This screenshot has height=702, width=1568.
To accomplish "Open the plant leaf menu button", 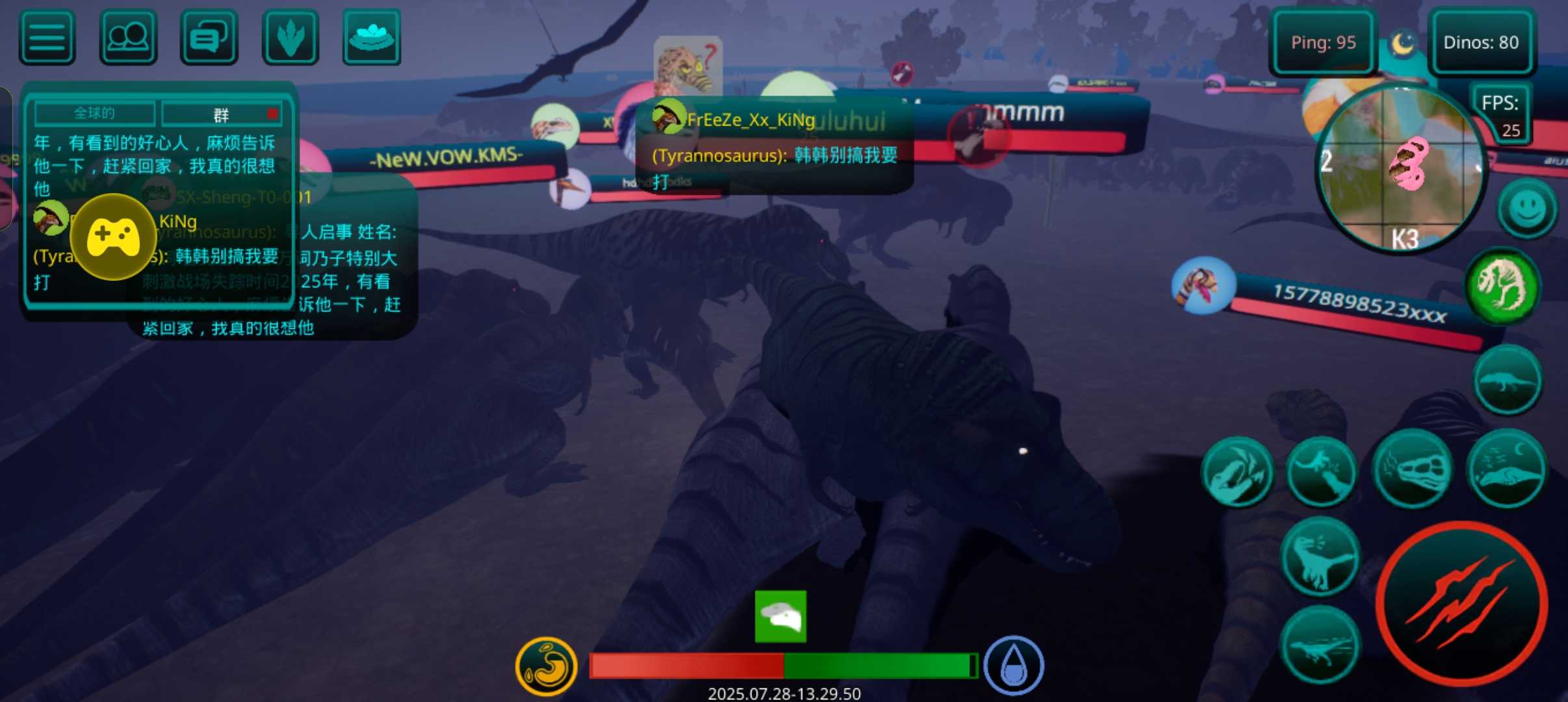I will [x=290, y=38].
